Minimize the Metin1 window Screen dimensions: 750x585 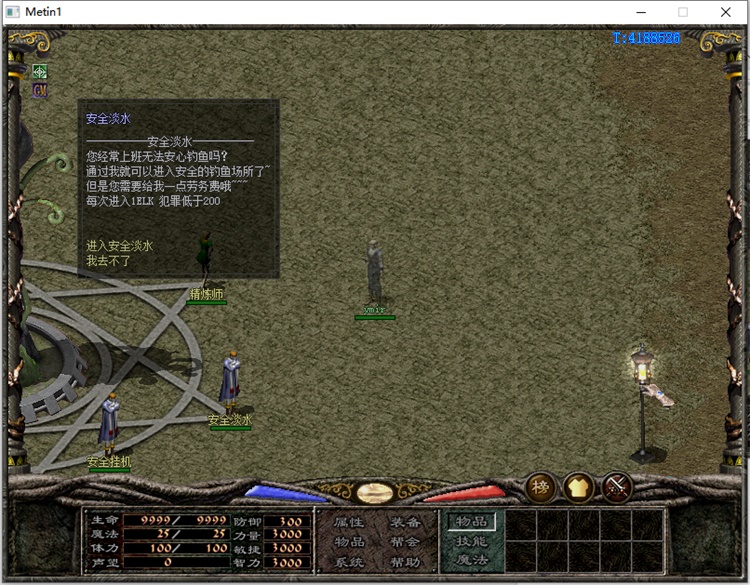tap(637, 12)
